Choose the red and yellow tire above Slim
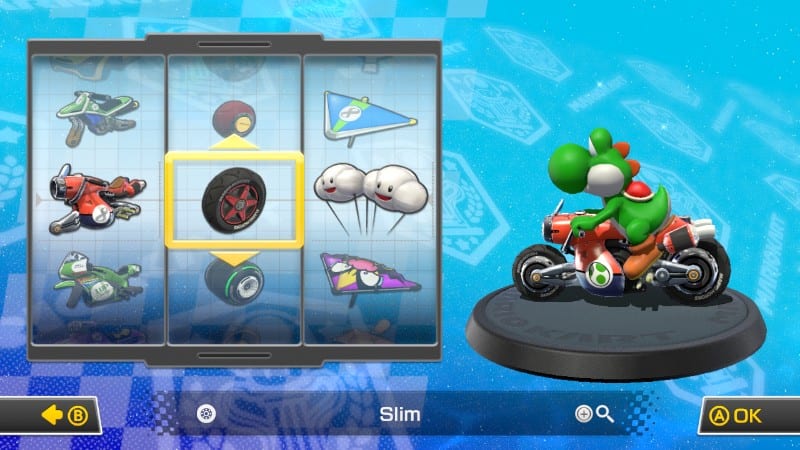 234,115
